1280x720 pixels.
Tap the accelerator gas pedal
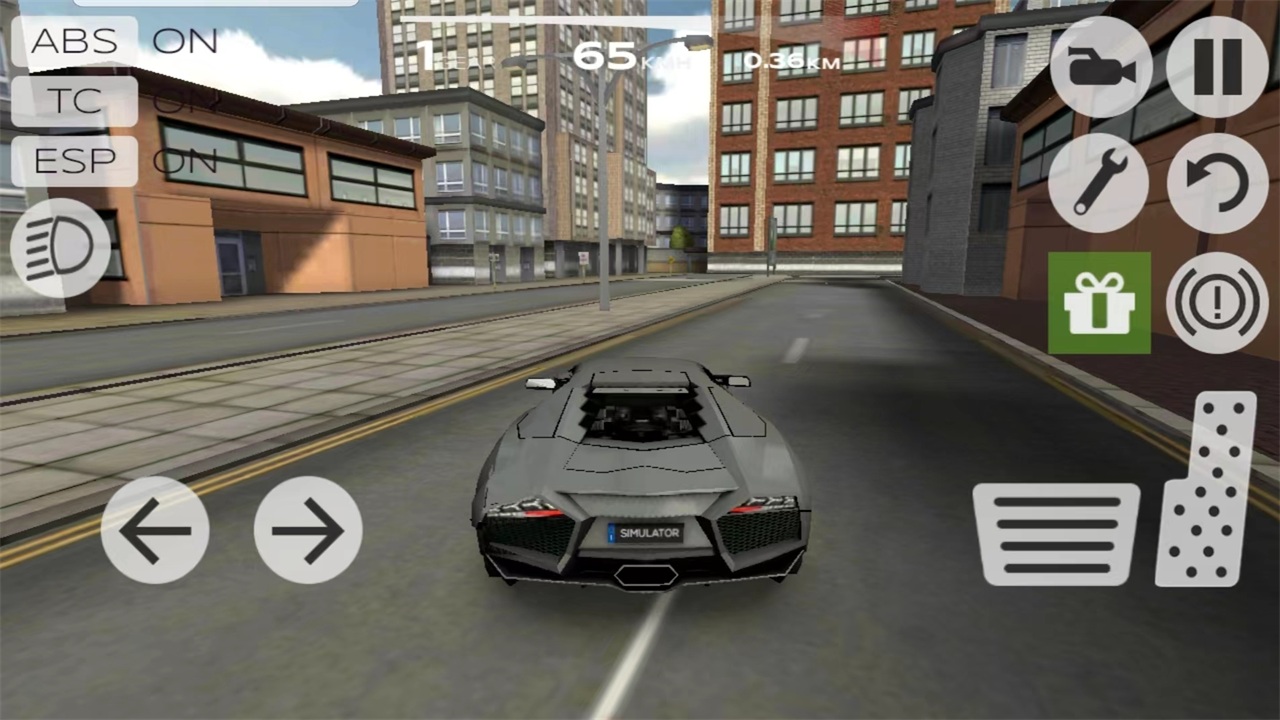[x=1207, y=488]
